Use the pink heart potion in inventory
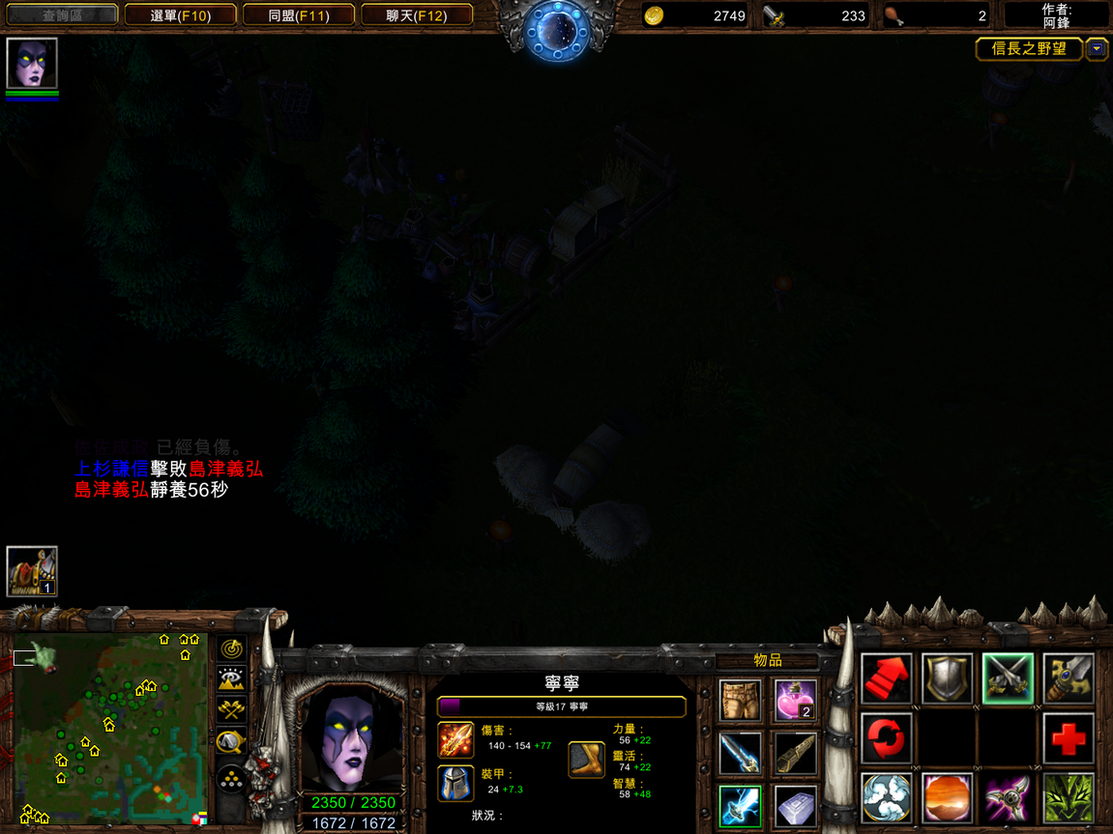Screen dimensions: 1113x834 click(795, 700)
